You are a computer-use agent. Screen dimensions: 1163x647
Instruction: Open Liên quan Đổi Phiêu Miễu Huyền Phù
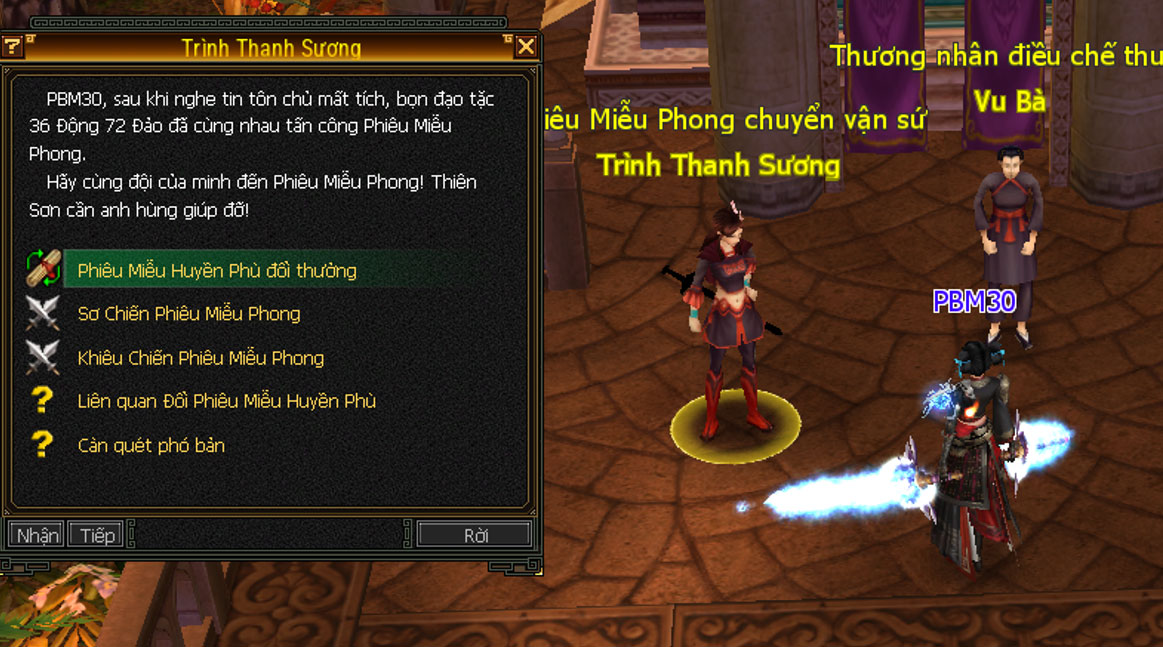227,402
